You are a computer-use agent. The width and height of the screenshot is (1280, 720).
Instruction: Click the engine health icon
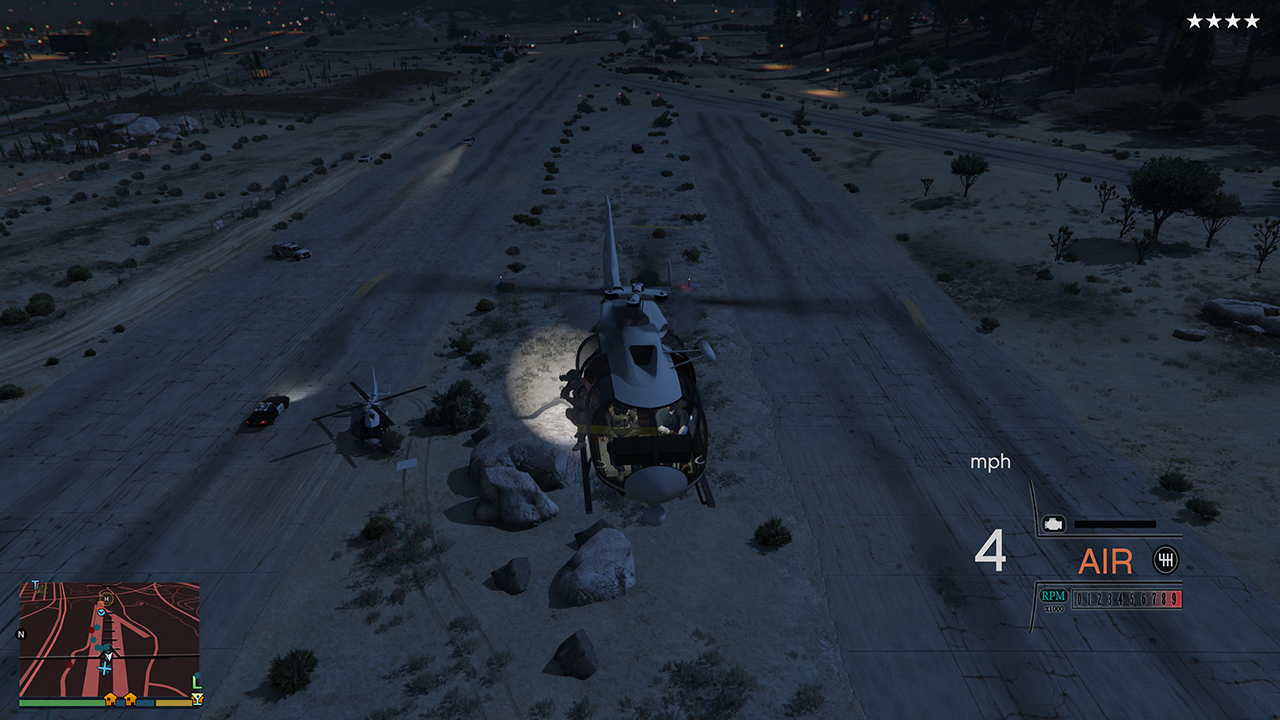(x=1052, y=523)
